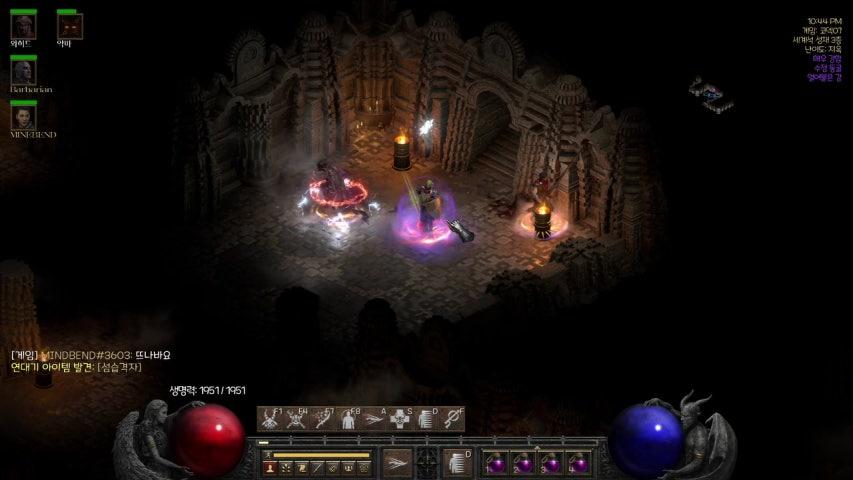Use the purple potion in belt slot 3

pyautogui.click(x=551, y=463)
